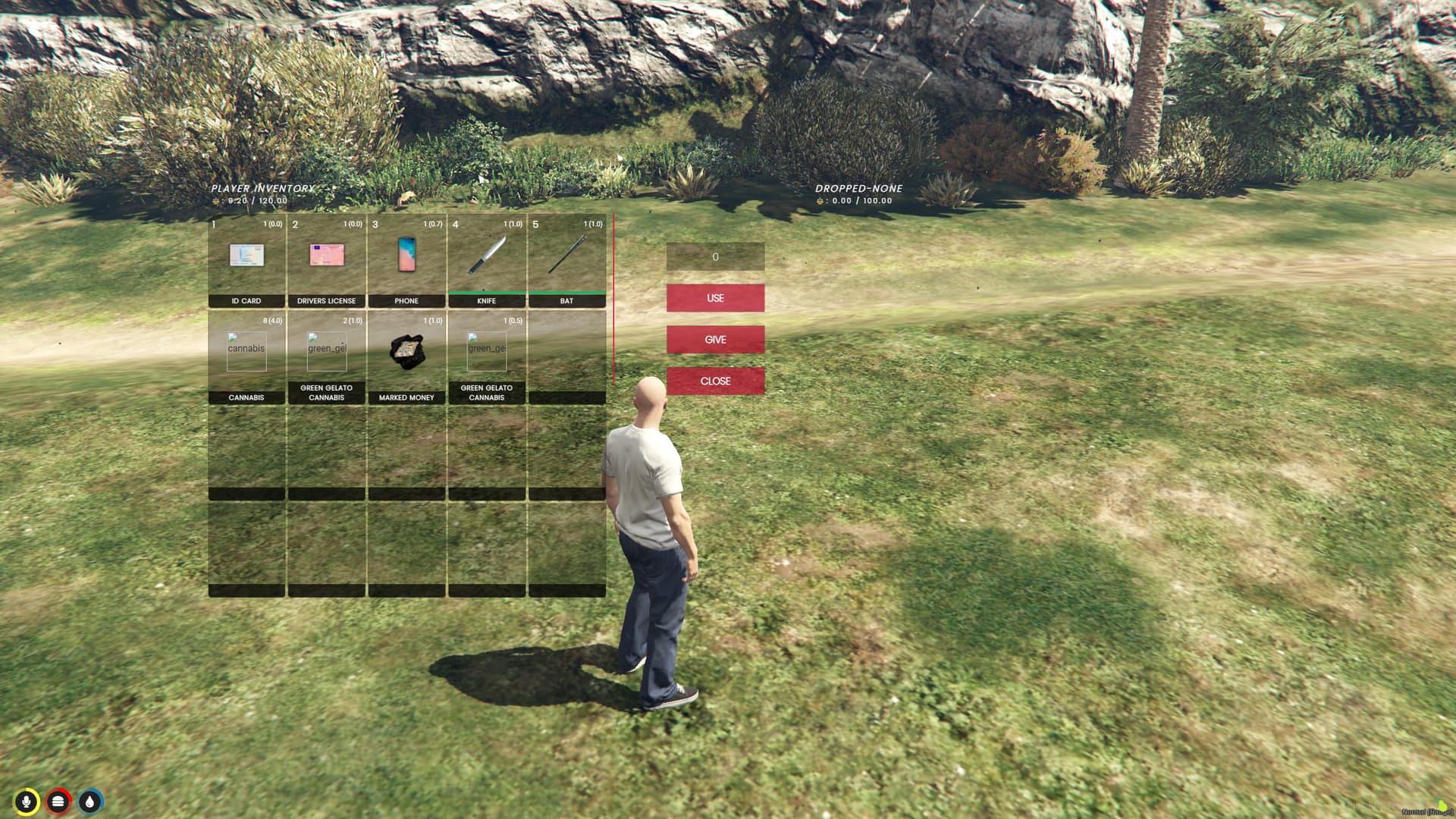
Task: Select the single Green Gelato Cannabis weighing 0.5
Action: tap(486, 356)
